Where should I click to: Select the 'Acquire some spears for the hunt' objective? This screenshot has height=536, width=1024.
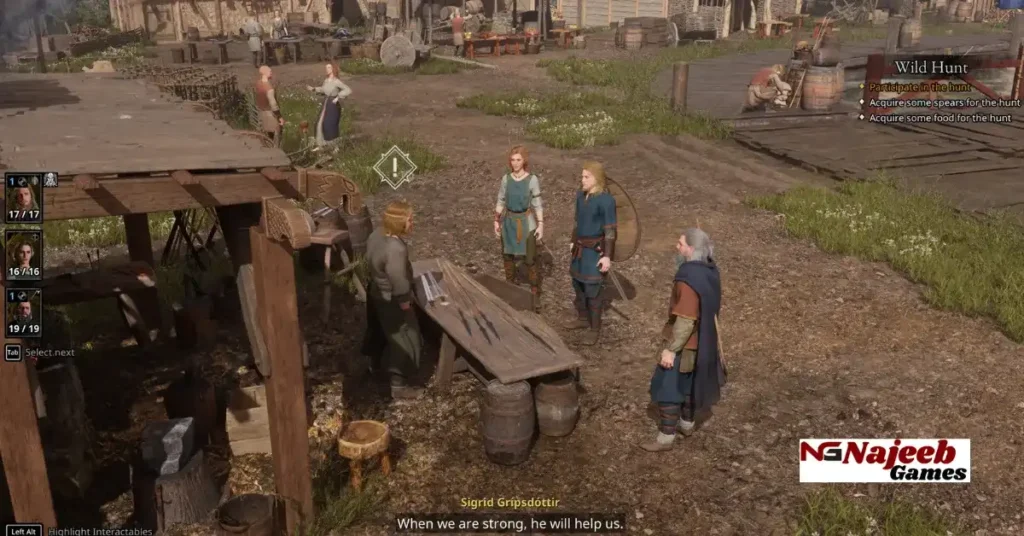(938, 102)
